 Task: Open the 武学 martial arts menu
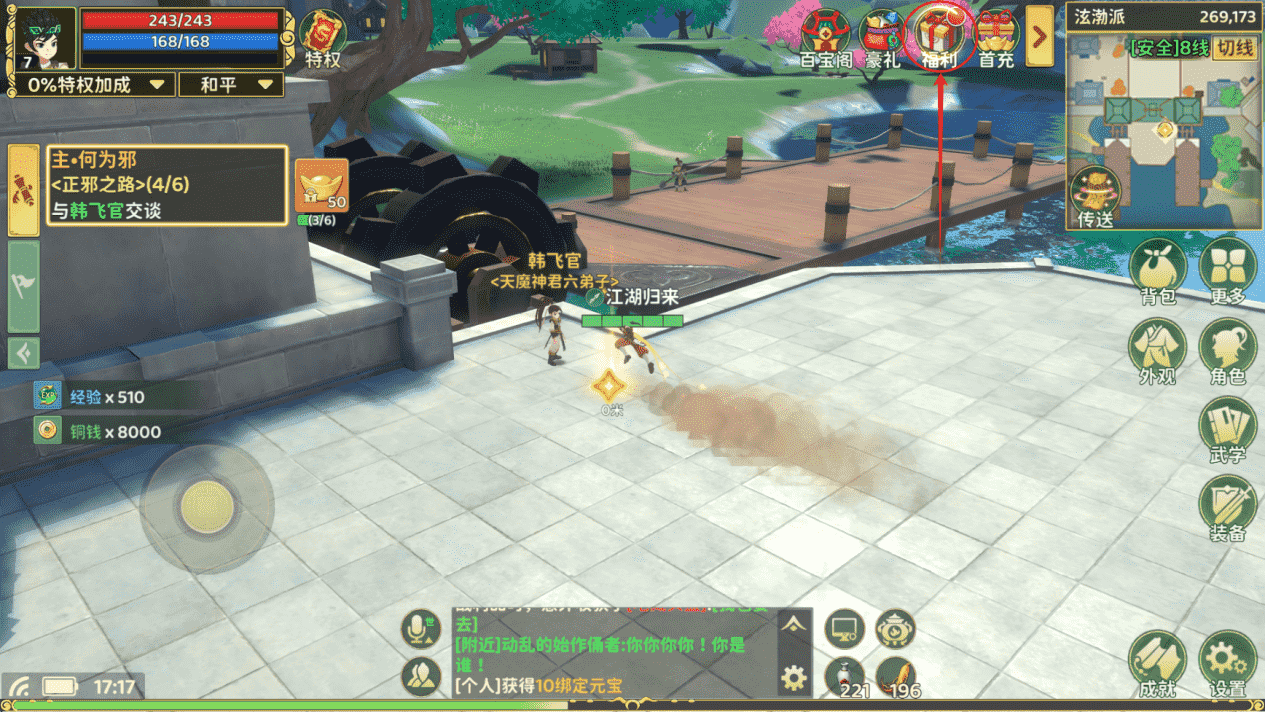tap(1228, 430)
